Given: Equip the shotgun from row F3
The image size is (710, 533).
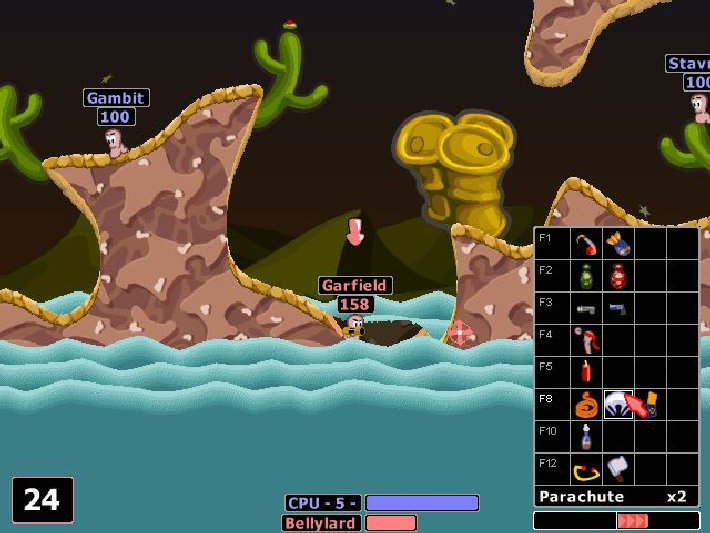Looking at the screenshot, I should point(586,308).
